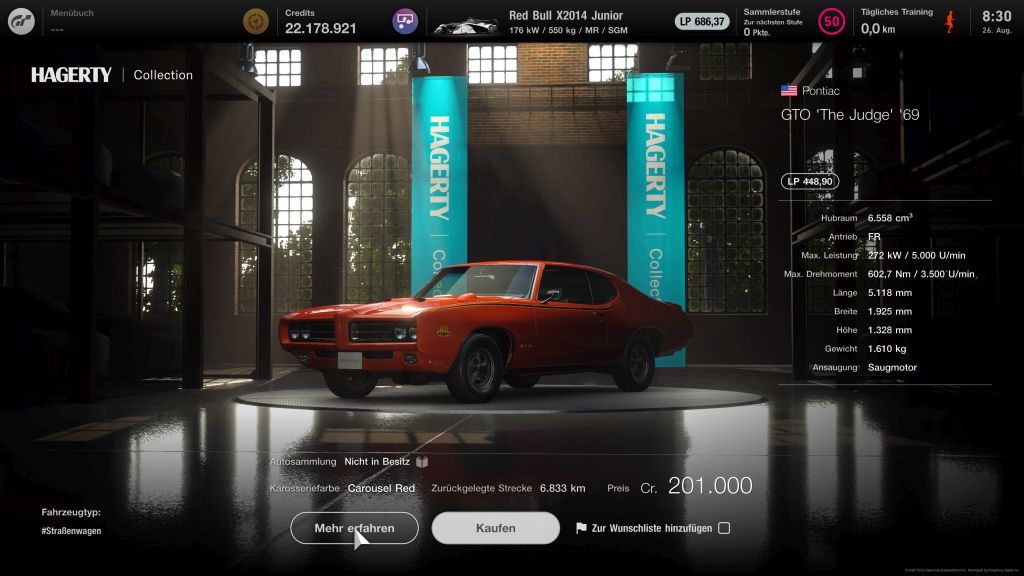1024x576 pixels.
Task: View Tägliches Training daily workout panel
Action: coord(905,21)
